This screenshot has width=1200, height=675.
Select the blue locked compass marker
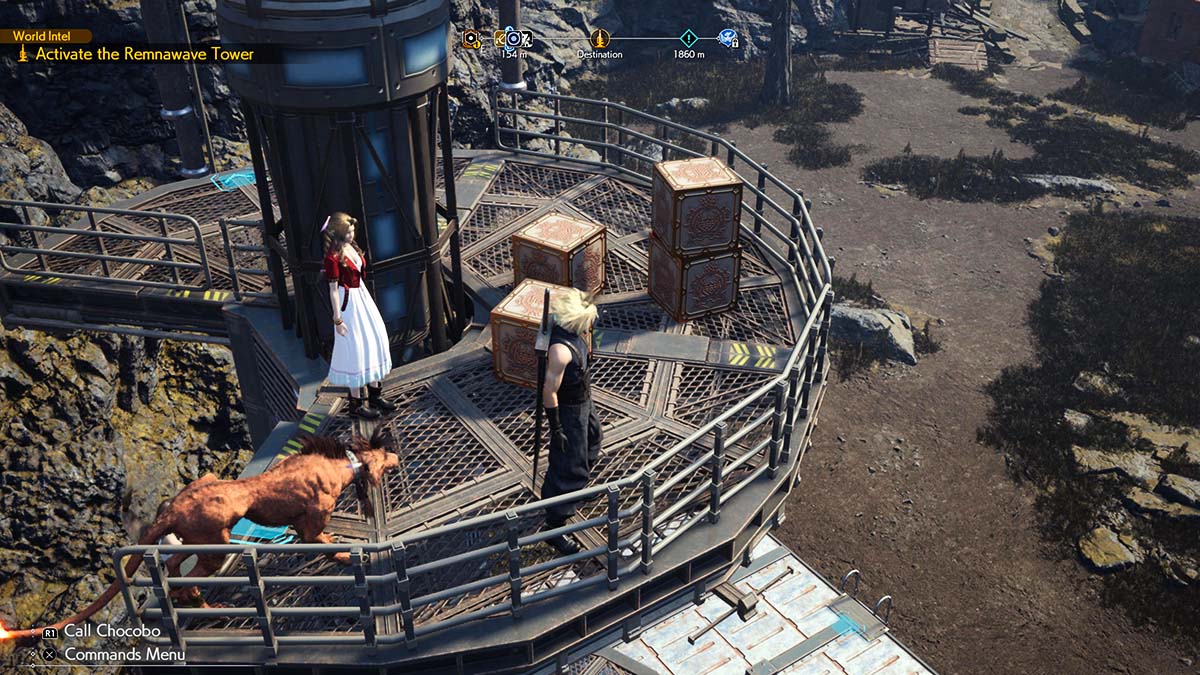728,38
